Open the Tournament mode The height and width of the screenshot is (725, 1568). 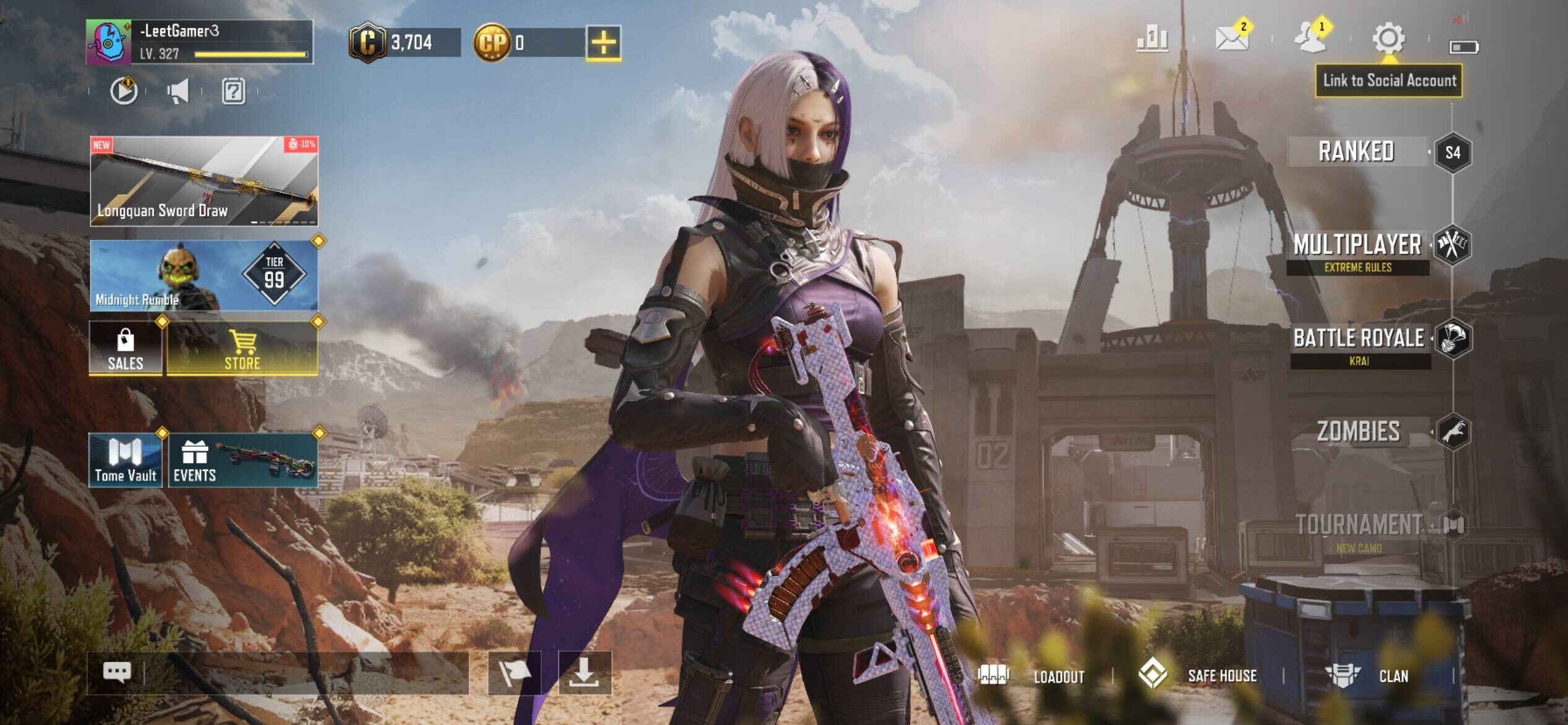1359,525
